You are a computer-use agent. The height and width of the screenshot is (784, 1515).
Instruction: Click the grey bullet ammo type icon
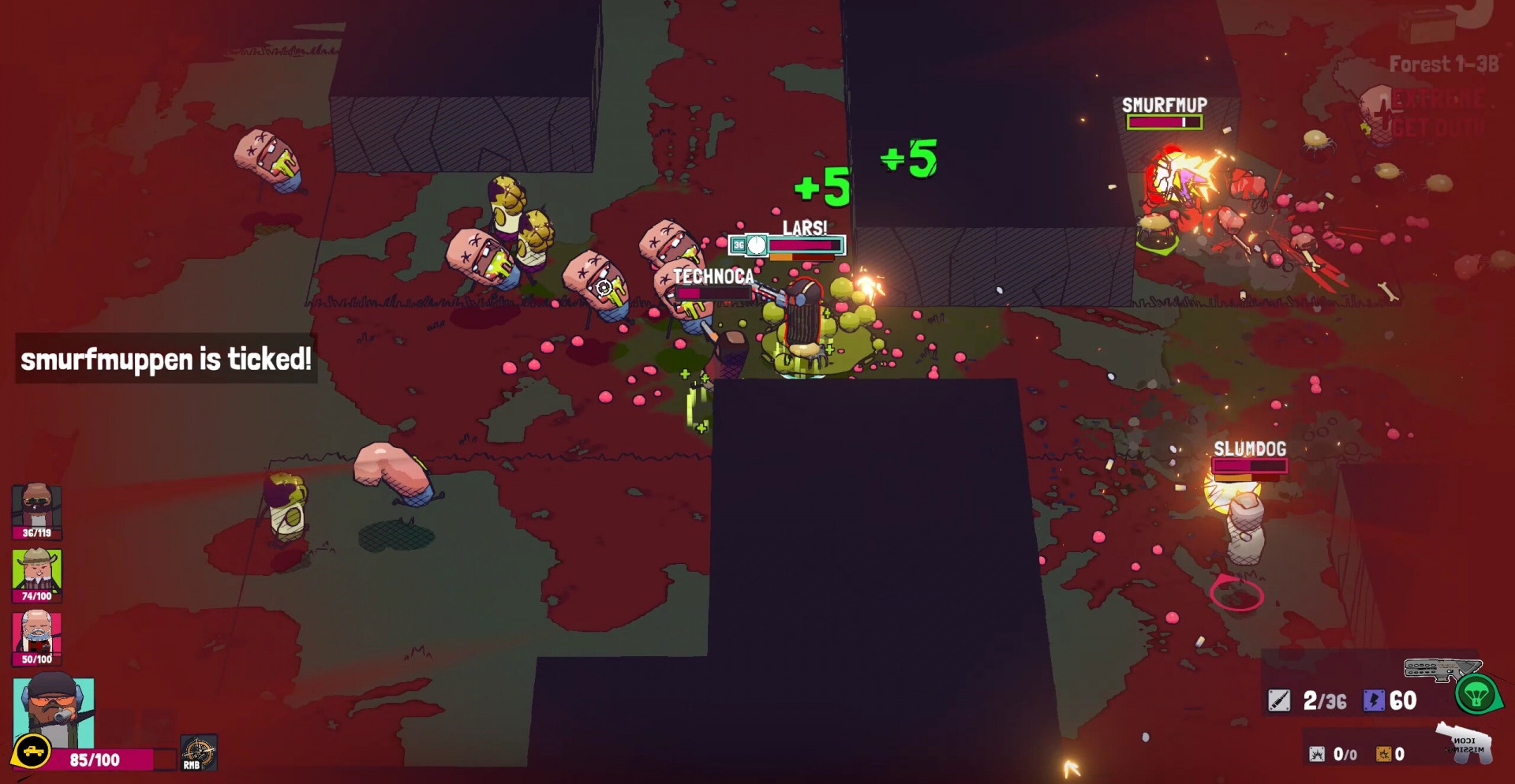(x=1279, y=700)
